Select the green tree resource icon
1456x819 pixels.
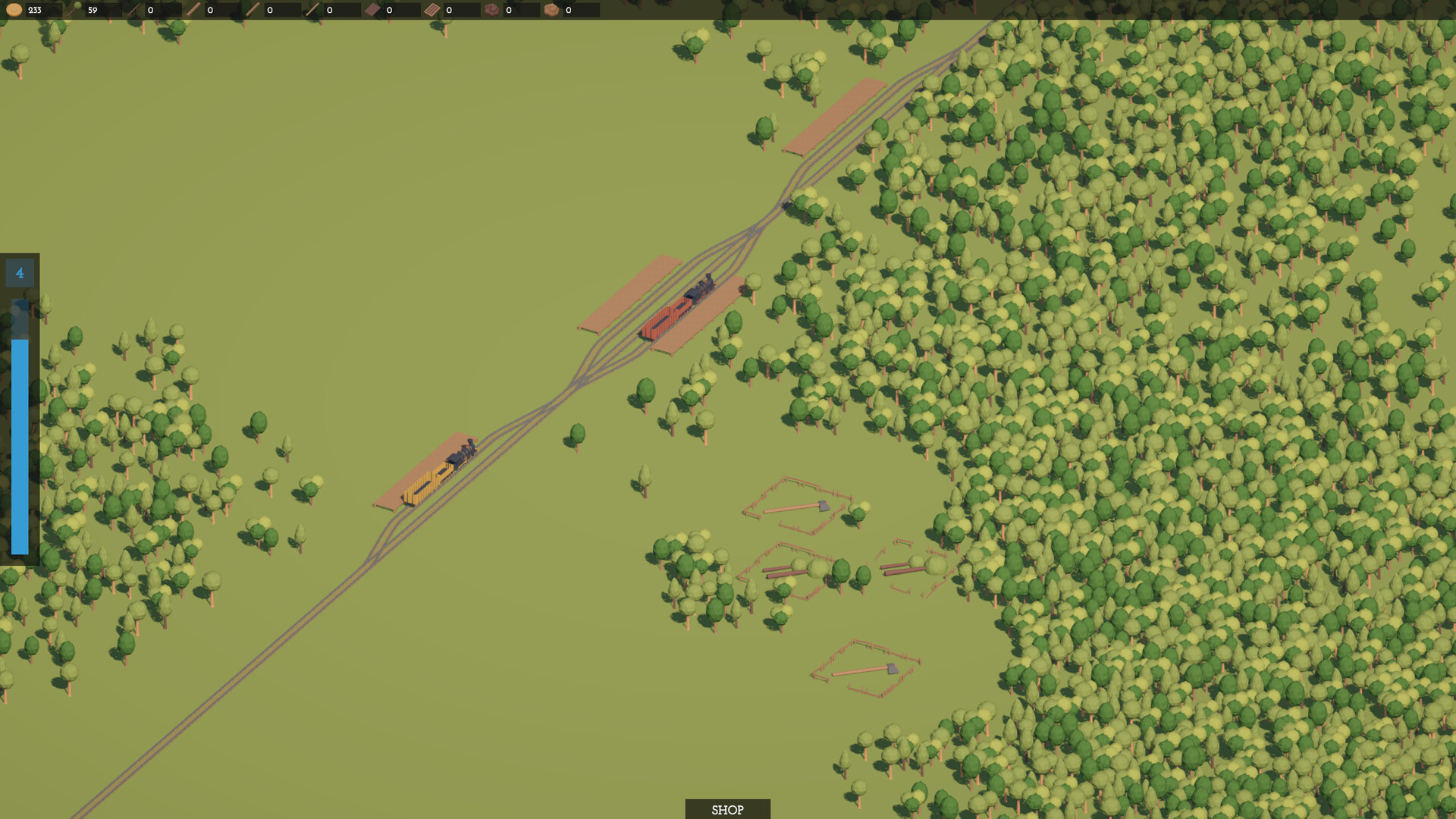(76, 10)
